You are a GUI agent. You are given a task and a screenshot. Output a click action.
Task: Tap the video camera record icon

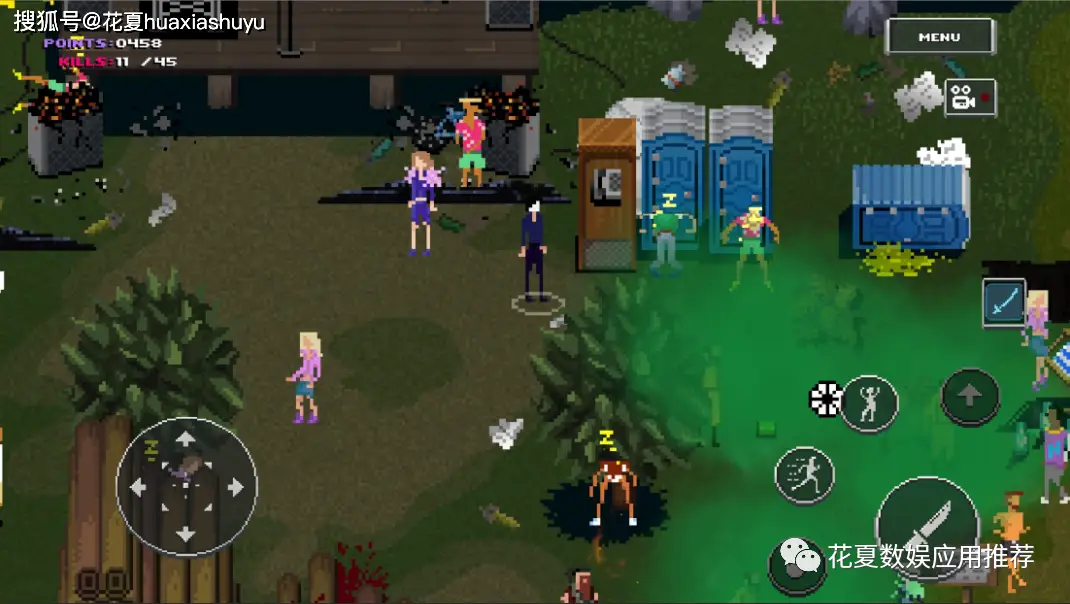[968, 98]
